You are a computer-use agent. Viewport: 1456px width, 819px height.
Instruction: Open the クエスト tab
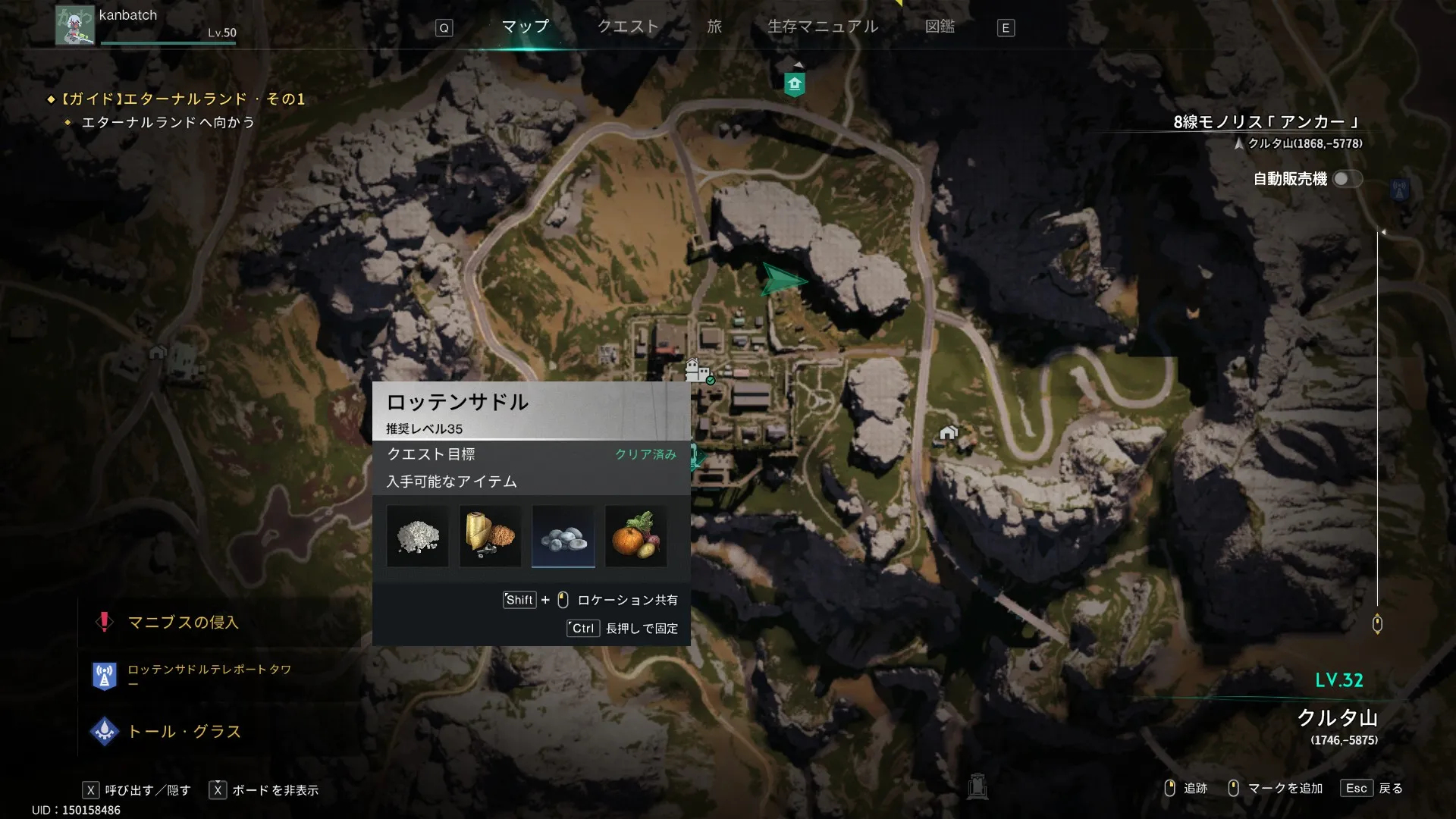(628, 27)
